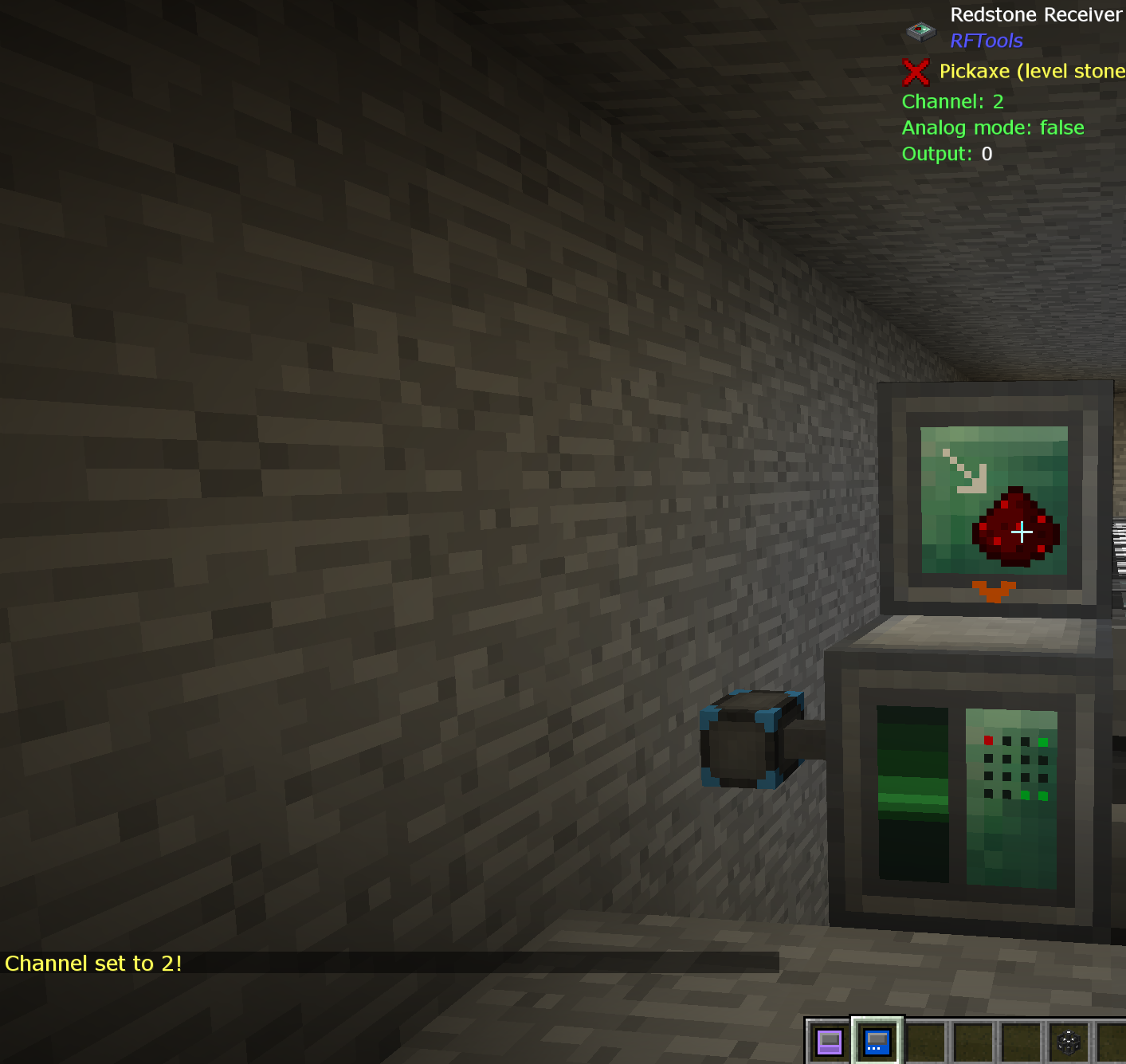The image size is (1126, 1064).
Task: Click the crosshair at the screen center
Action: coord(1022,531)
